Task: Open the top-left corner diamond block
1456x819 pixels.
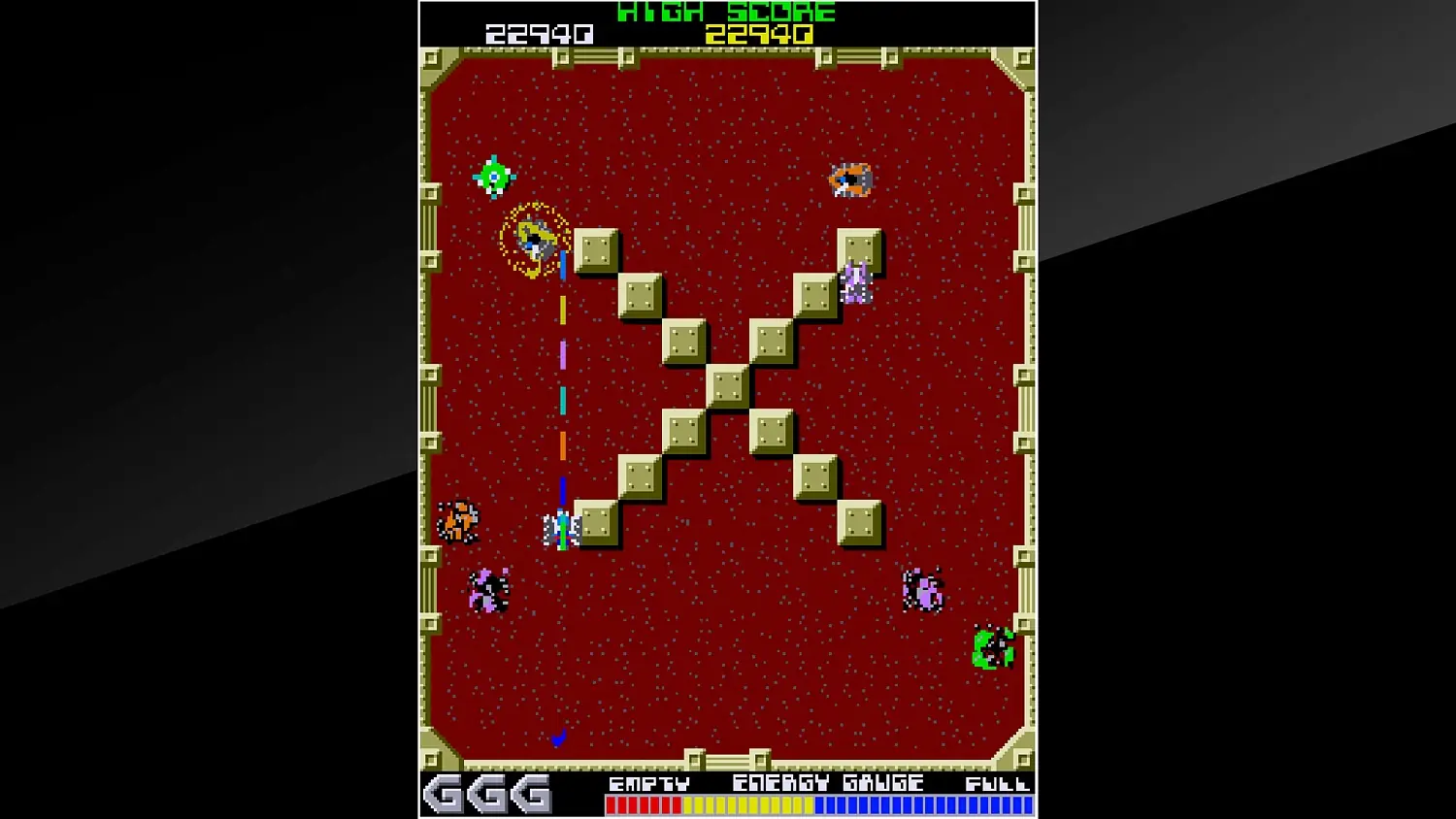Action: tap(595, 249)
